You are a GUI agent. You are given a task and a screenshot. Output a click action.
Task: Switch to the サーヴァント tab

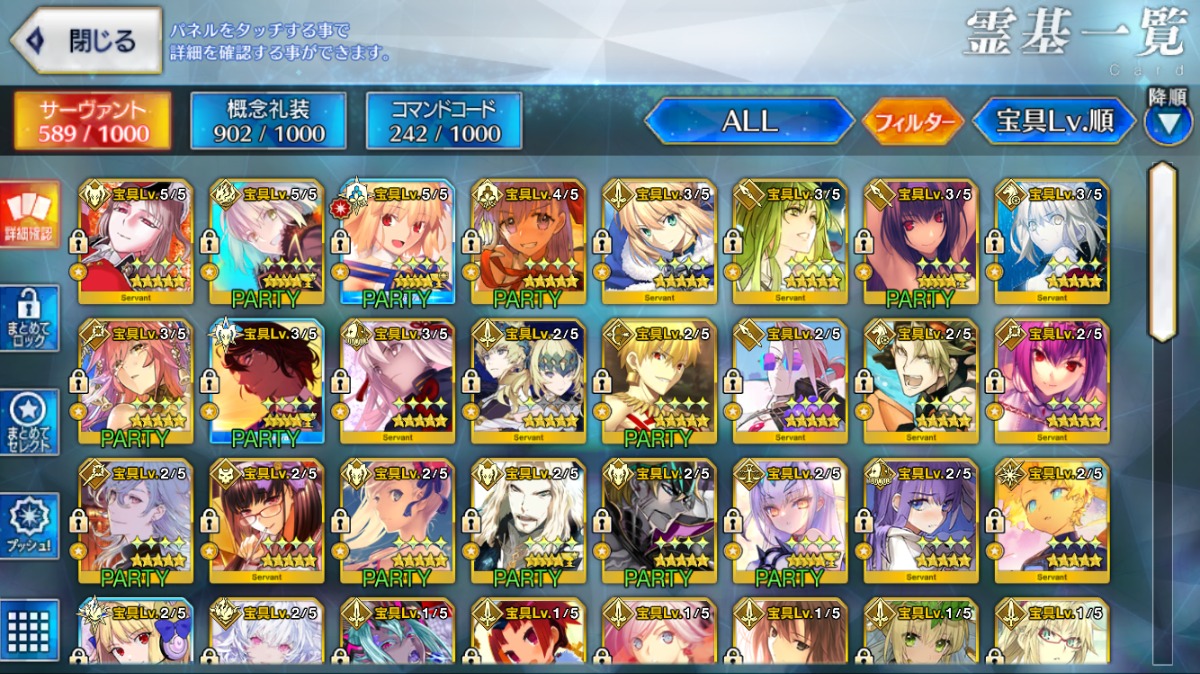click(92, 122)
